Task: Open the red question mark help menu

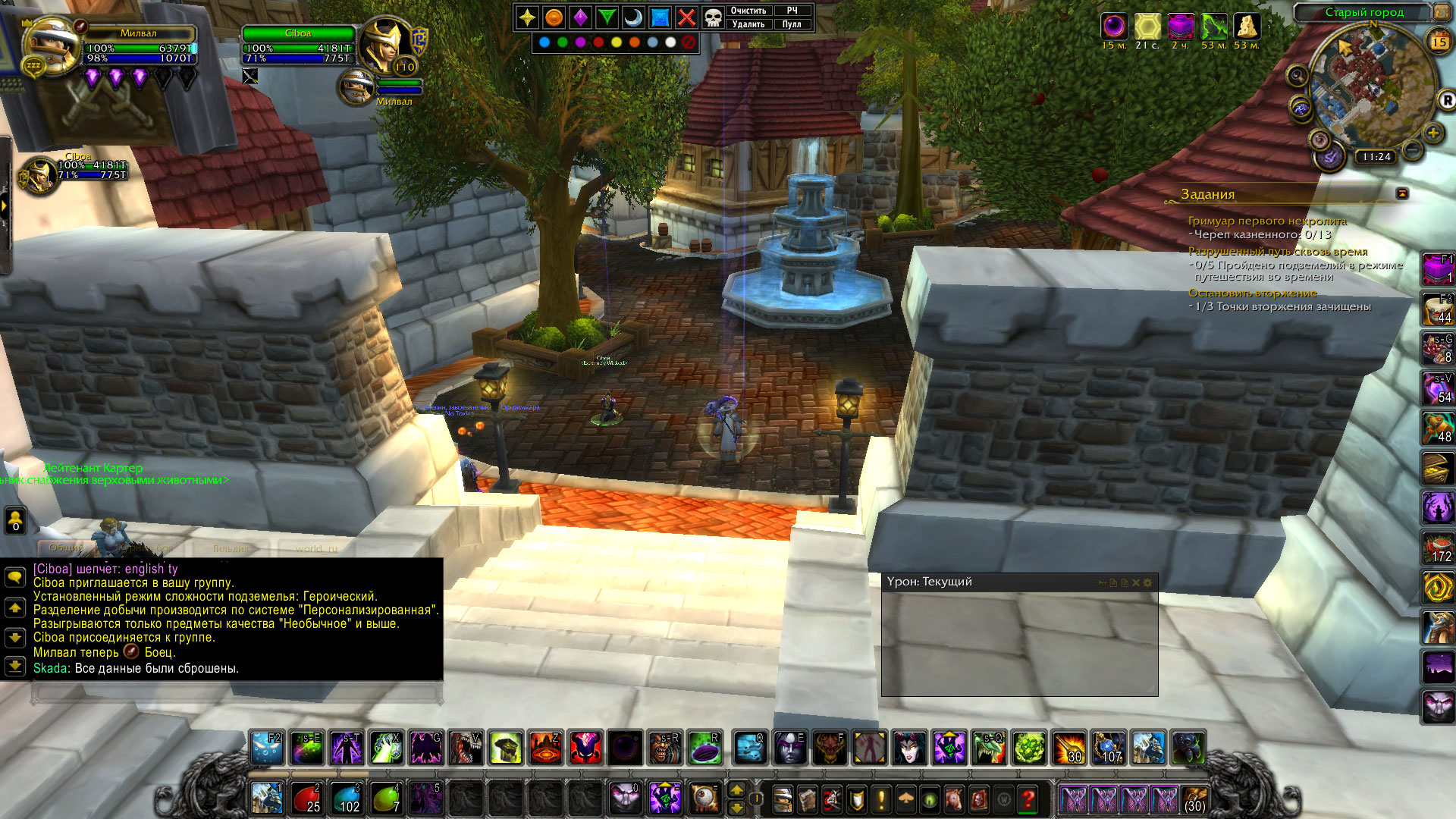Action: tap(1028, 799)
